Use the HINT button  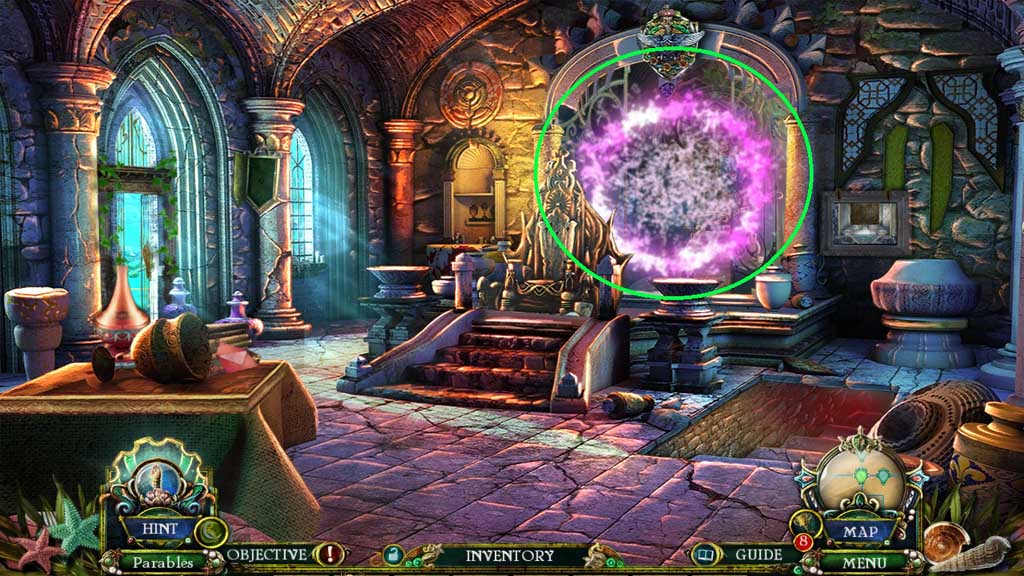pyautogui.click(x=159, y=529)
